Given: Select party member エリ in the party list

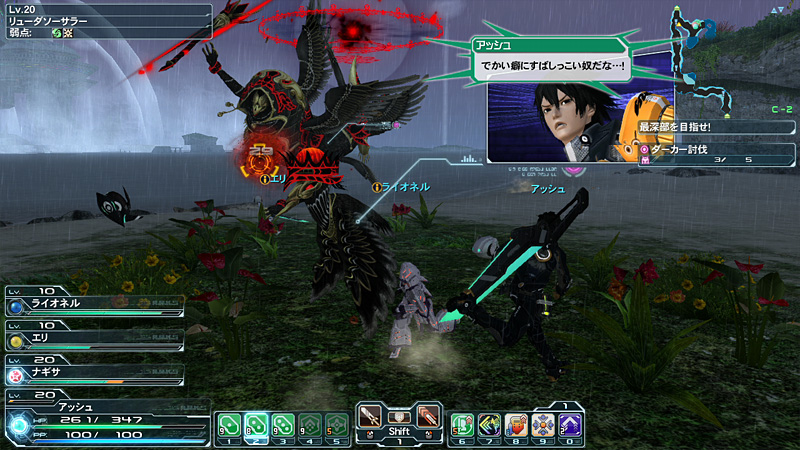Looking at the screenshot, I should (93, 340).
